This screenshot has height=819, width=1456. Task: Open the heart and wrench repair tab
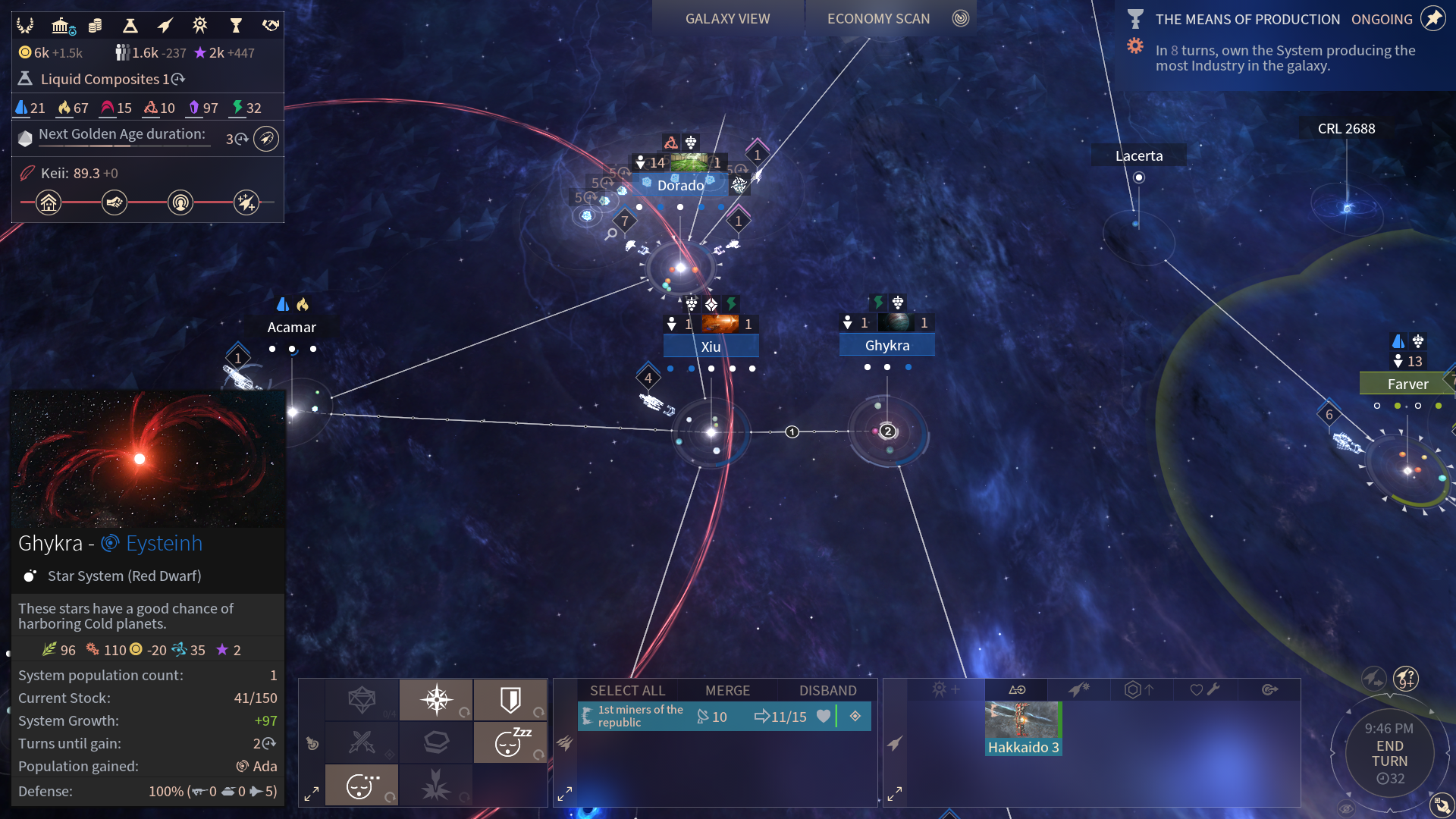coord(1203,689)
